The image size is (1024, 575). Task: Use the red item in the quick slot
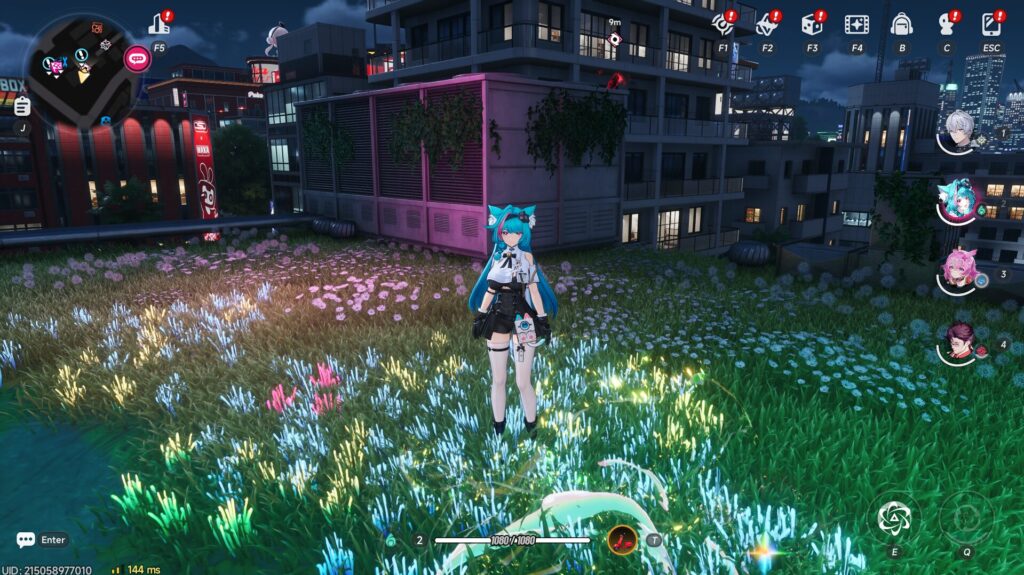pyautogui.click(x=622, y=540)
